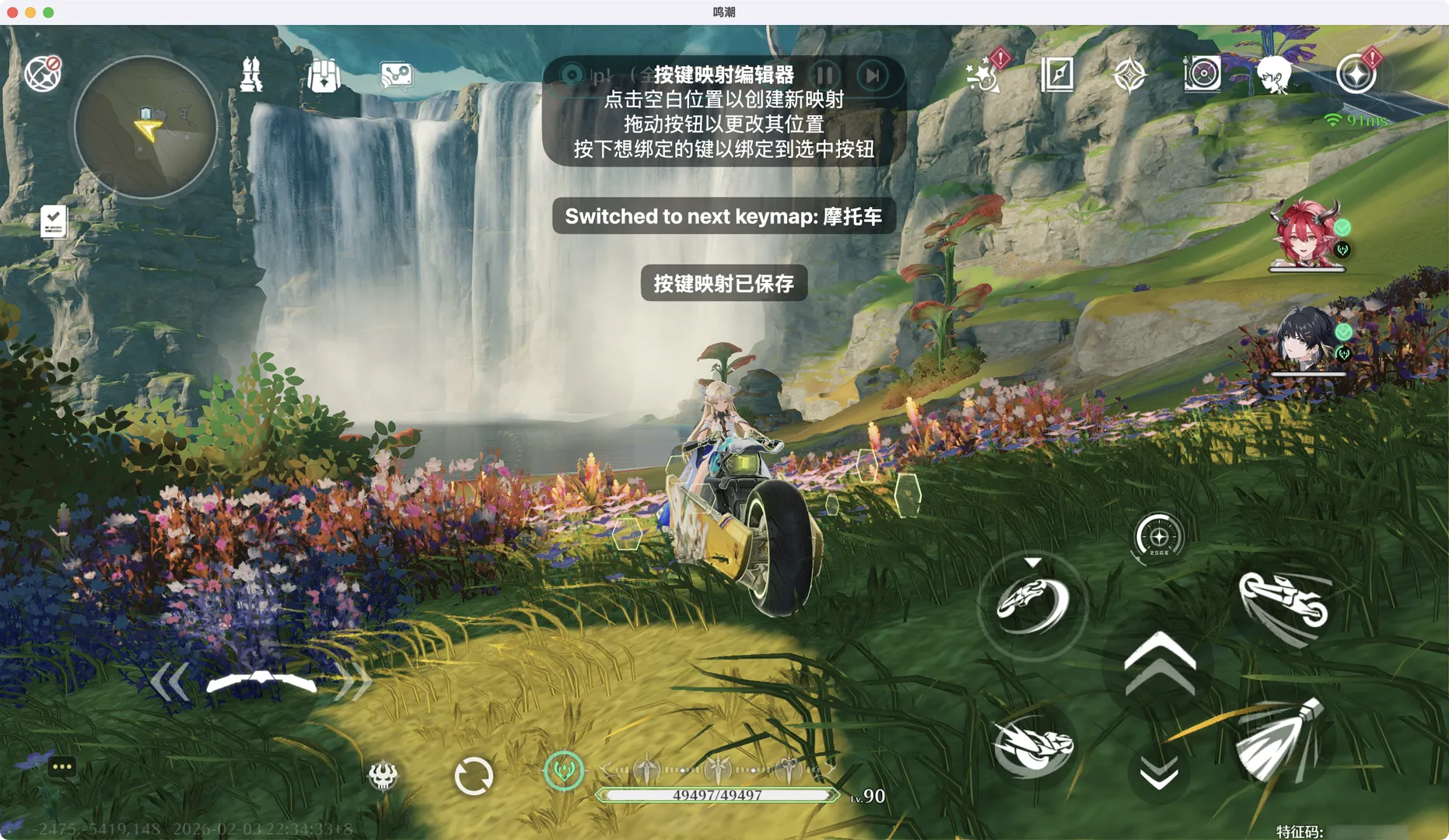Tap the double up-chevron accelerate button
Viewport: 1449px width, 840px height.
1159,663
